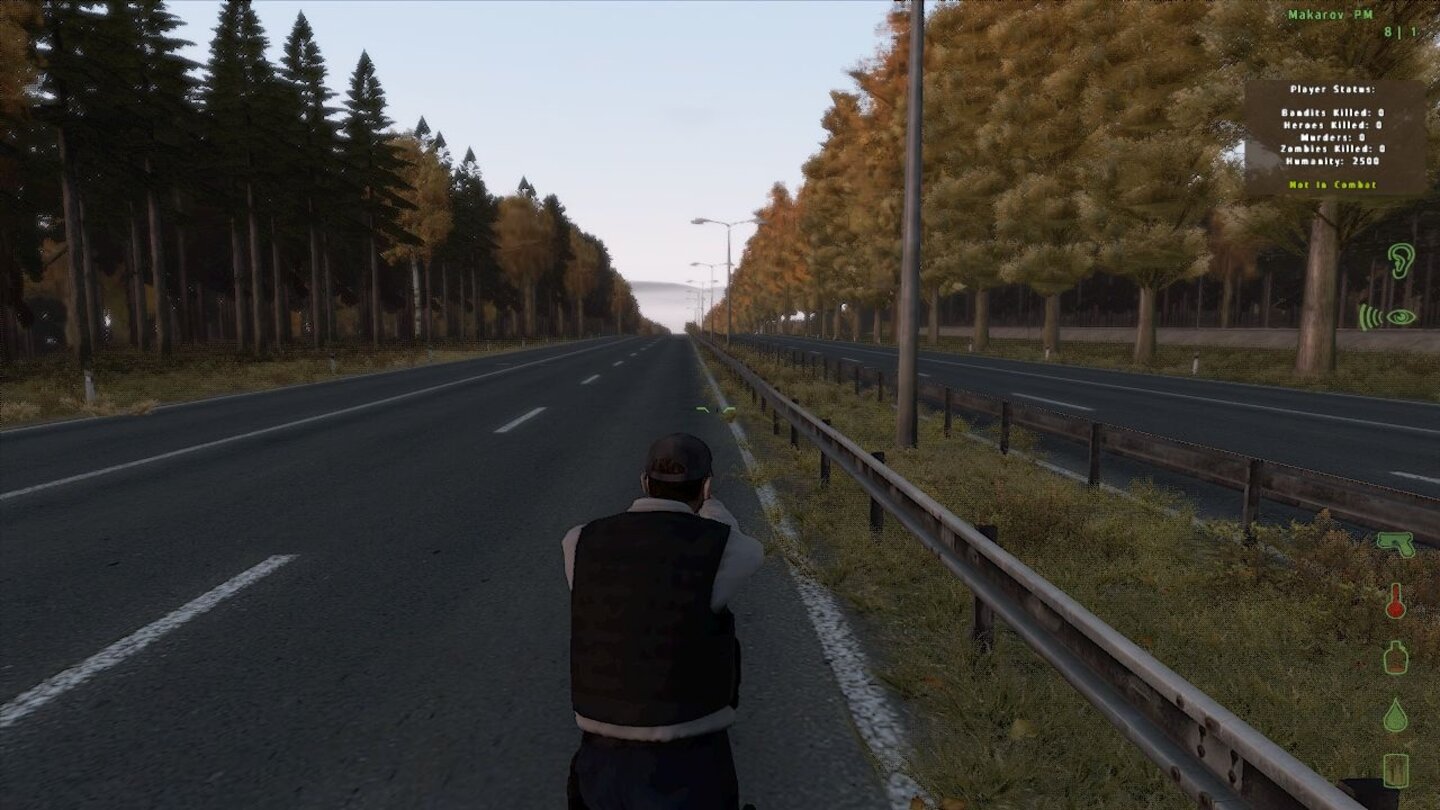Toggle the ear indicator to mute audibility

click(1403, 260)
